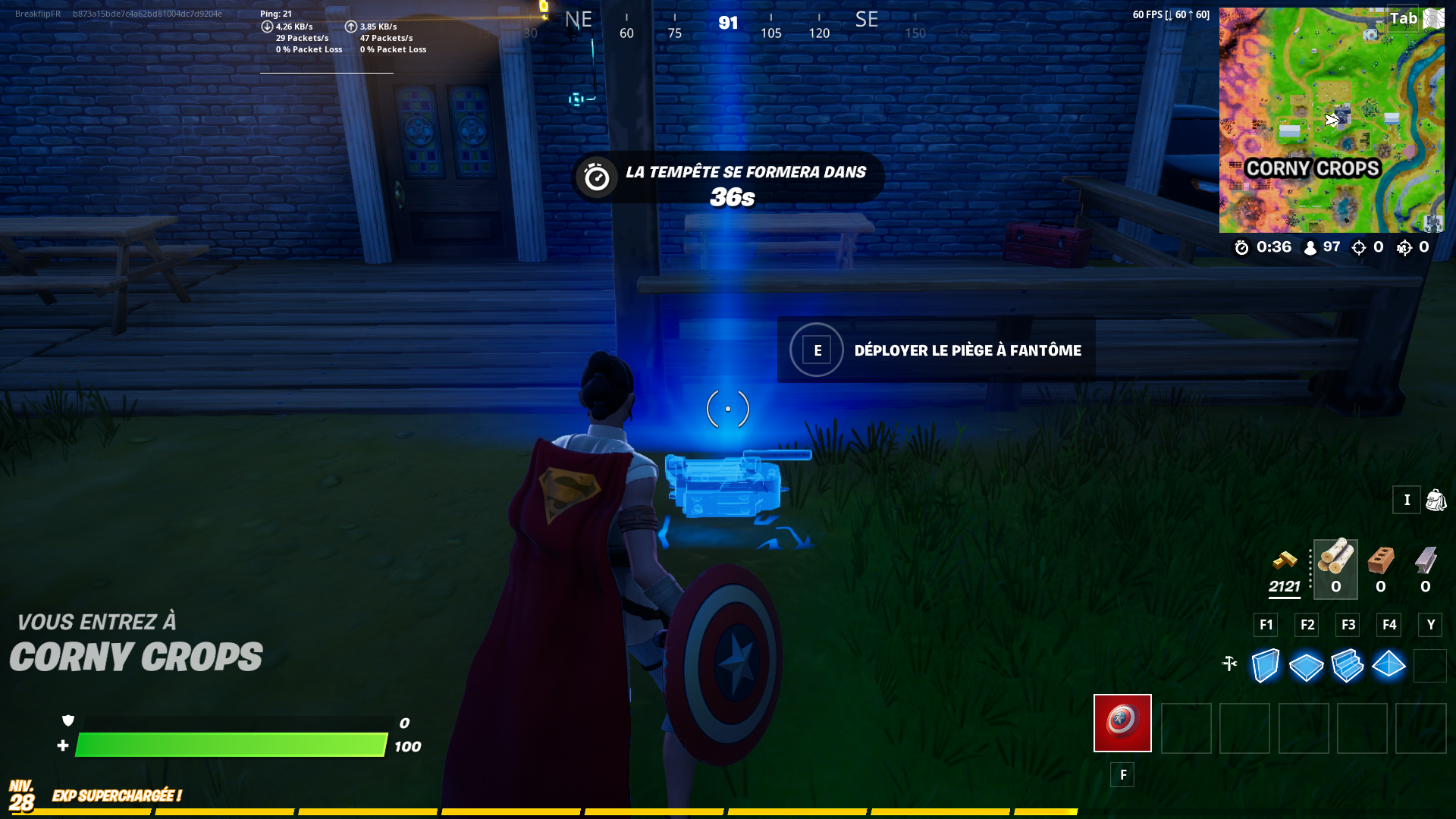Click the CORNY CROPS minimap label
This screenshot has height=819, width=1456.
1313,168
